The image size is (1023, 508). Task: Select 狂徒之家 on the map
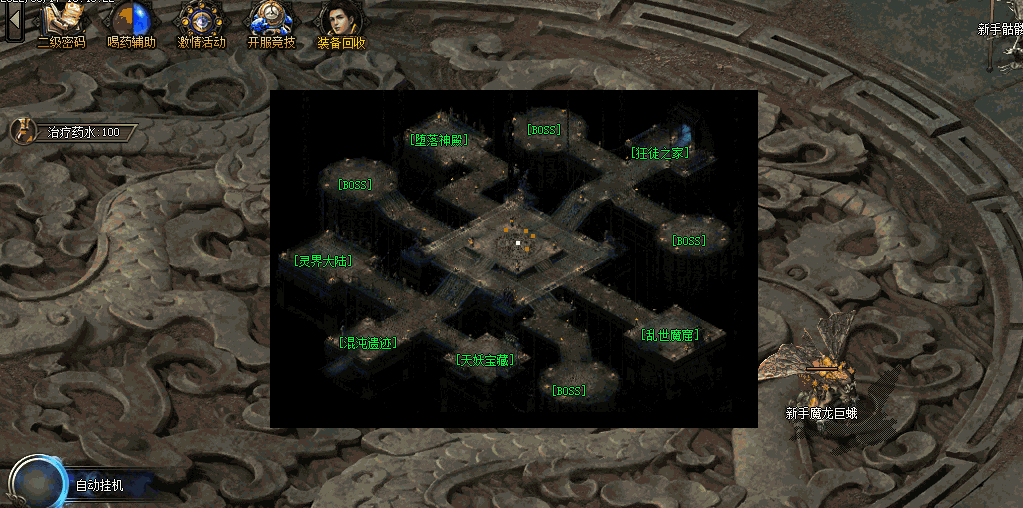coord(659,153)
